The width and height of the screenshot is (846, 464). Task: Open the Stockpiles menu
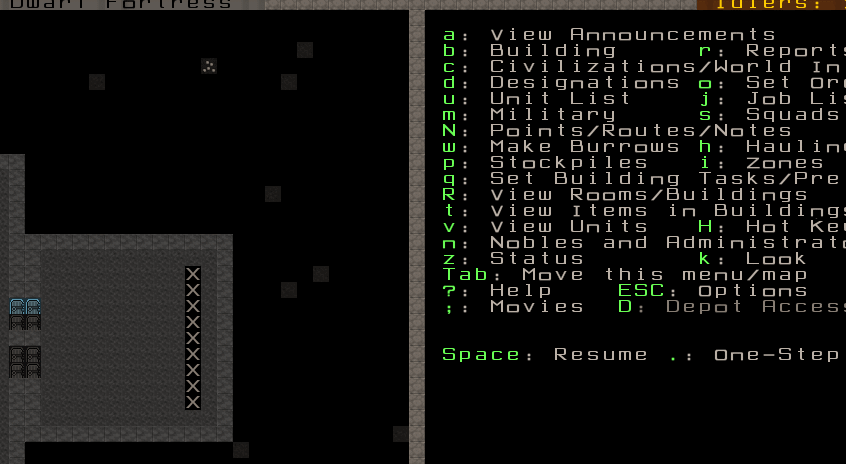(568, 163)
